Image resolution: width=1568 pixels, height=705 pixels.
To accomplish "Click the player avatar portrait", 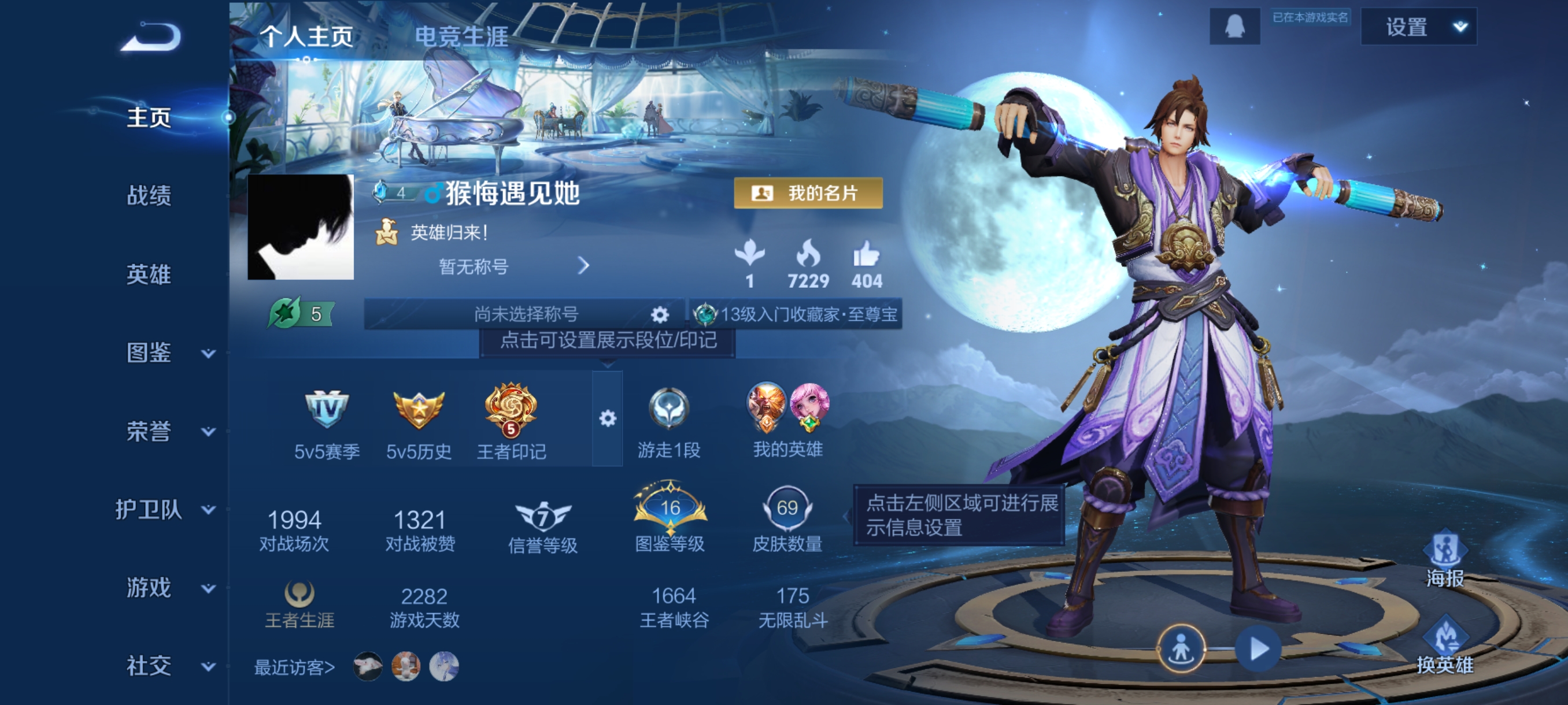I will [301, 228].
